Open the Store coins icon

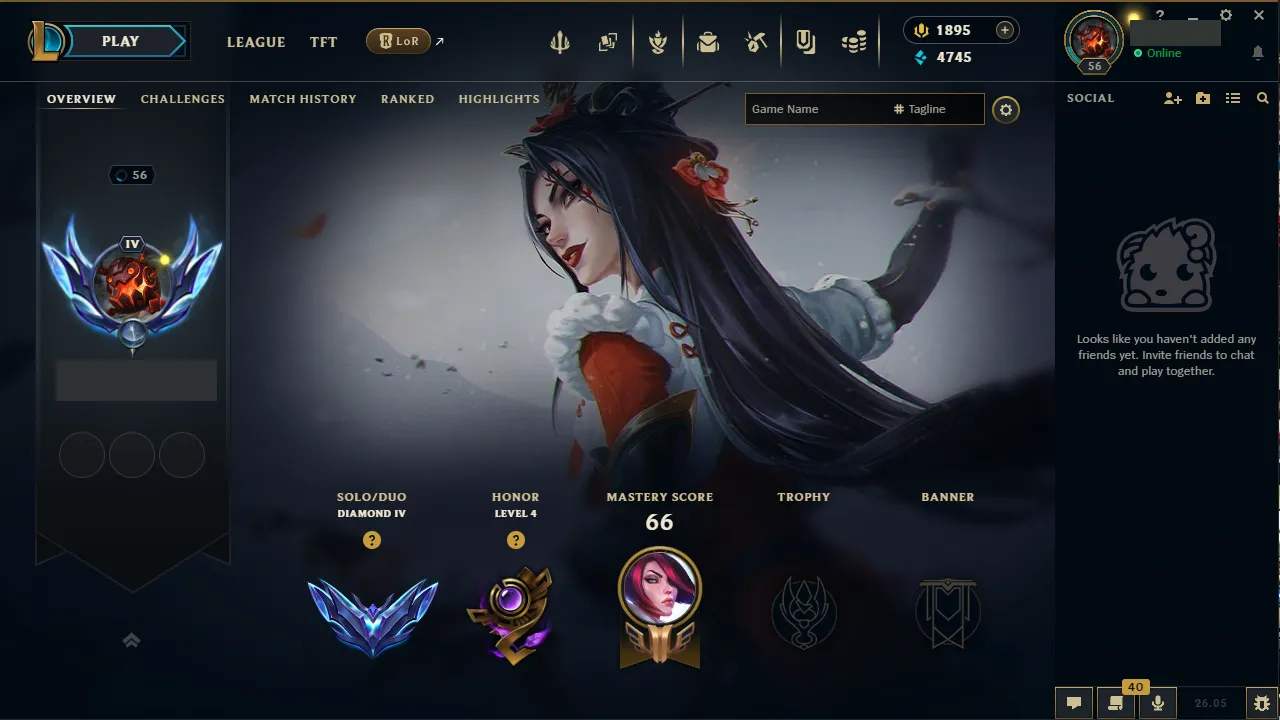(x=853, y=42)
